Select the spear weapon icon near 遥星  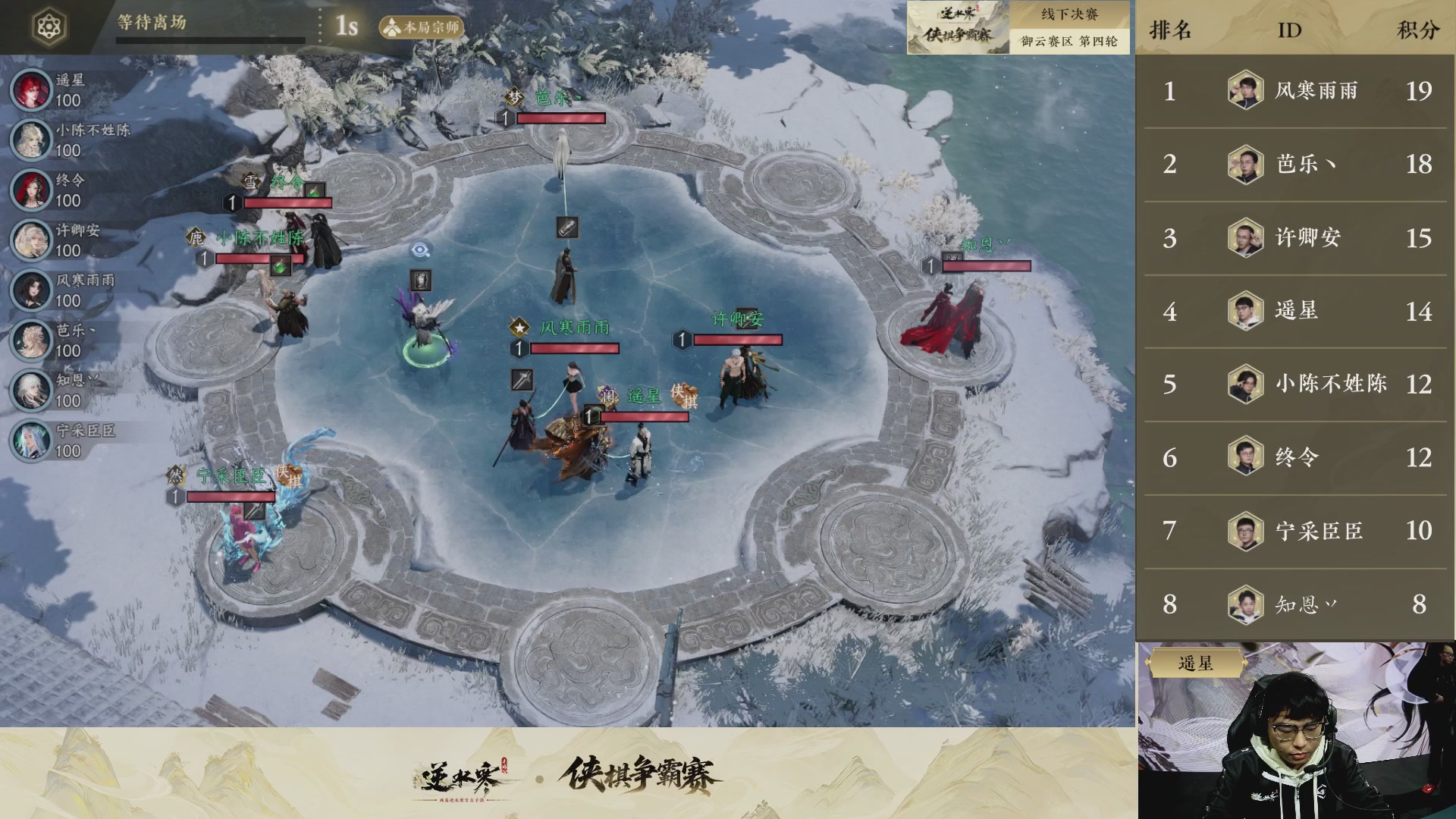tap(522, 381)
